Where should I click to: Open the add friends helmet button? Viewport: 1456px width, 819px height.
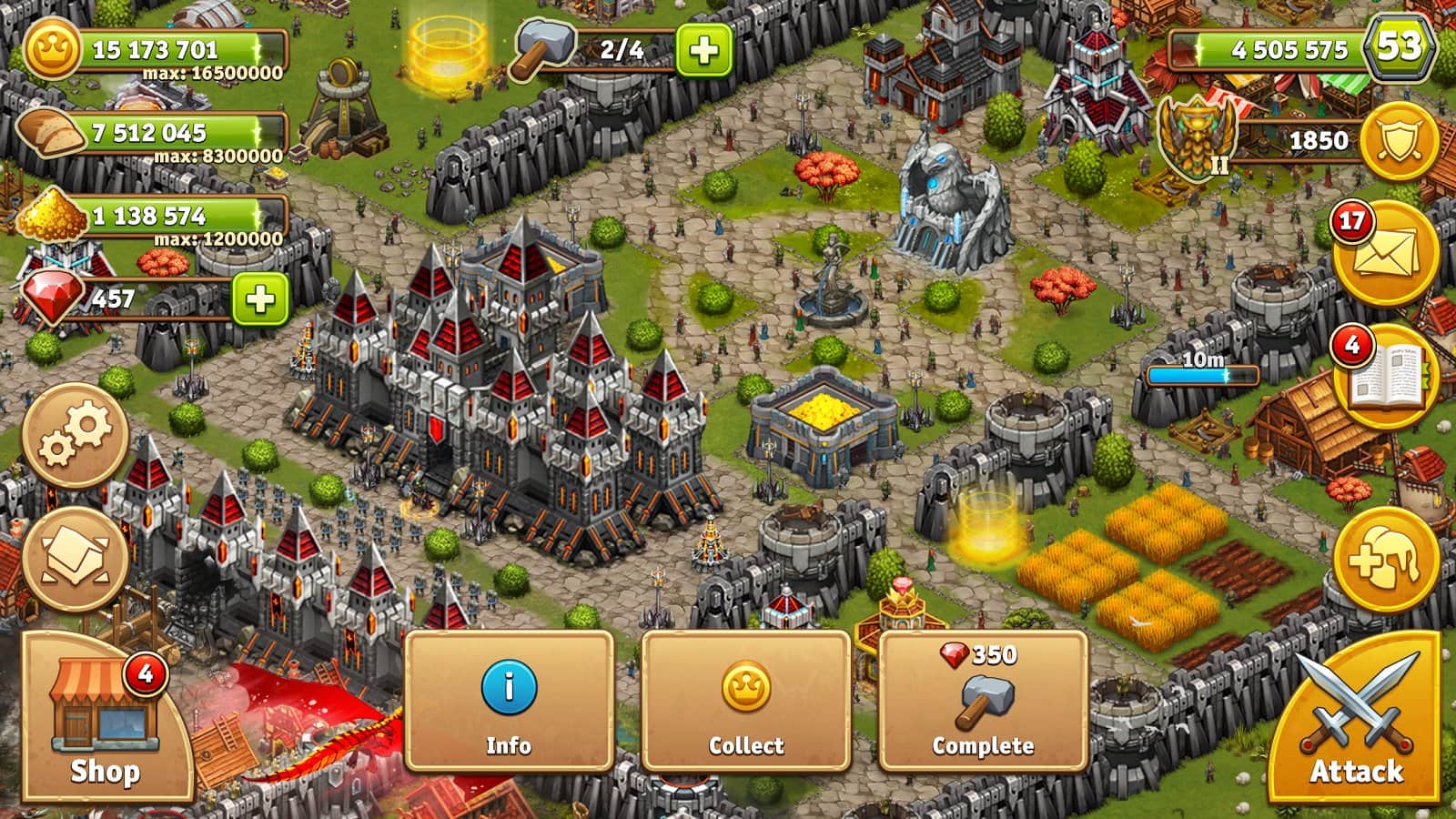coord(1385,560)
